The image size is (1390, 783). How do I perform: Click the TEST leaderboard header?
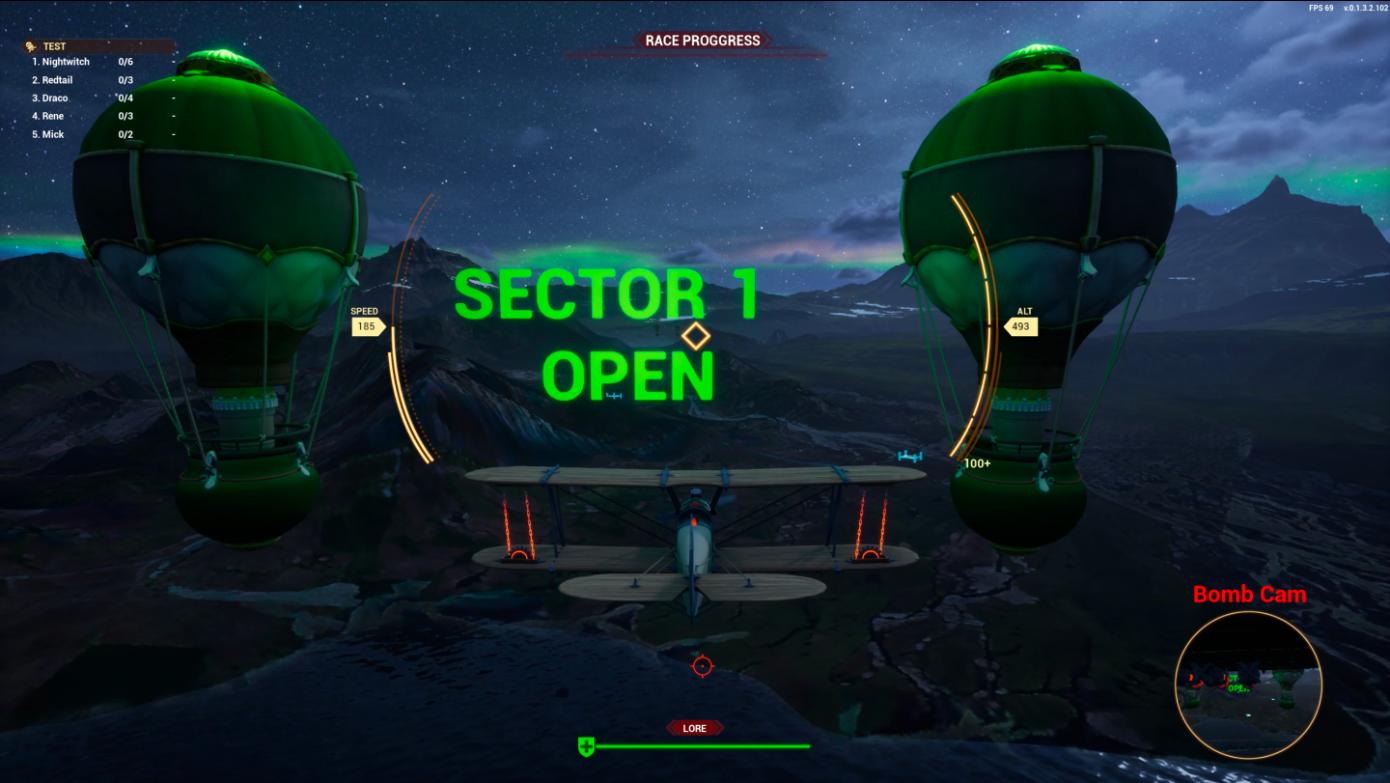[x=56, y=46]
